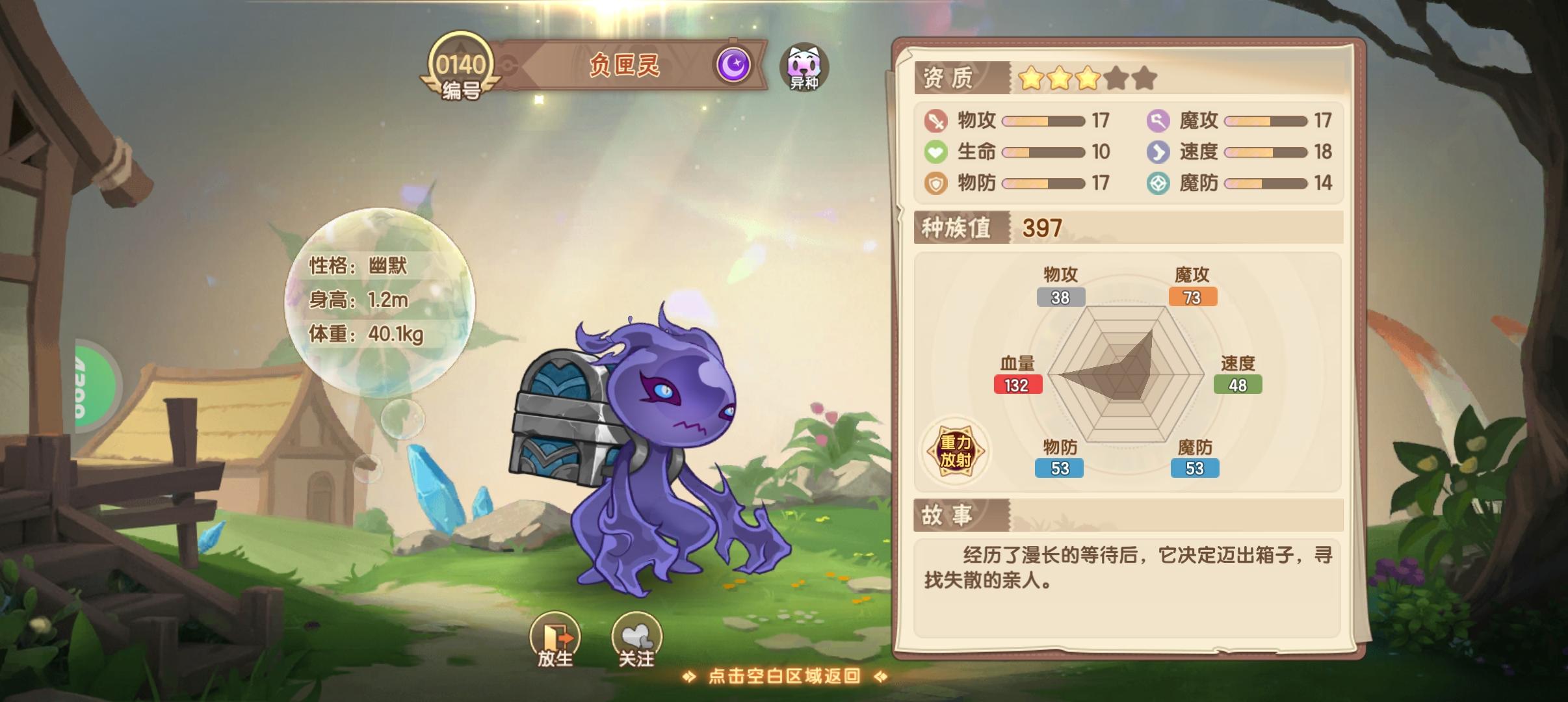Select the fourth gray star in 资质 row
This screenshot has width=1568, height=702.
pyautogui.click(x=1116, y=77)
